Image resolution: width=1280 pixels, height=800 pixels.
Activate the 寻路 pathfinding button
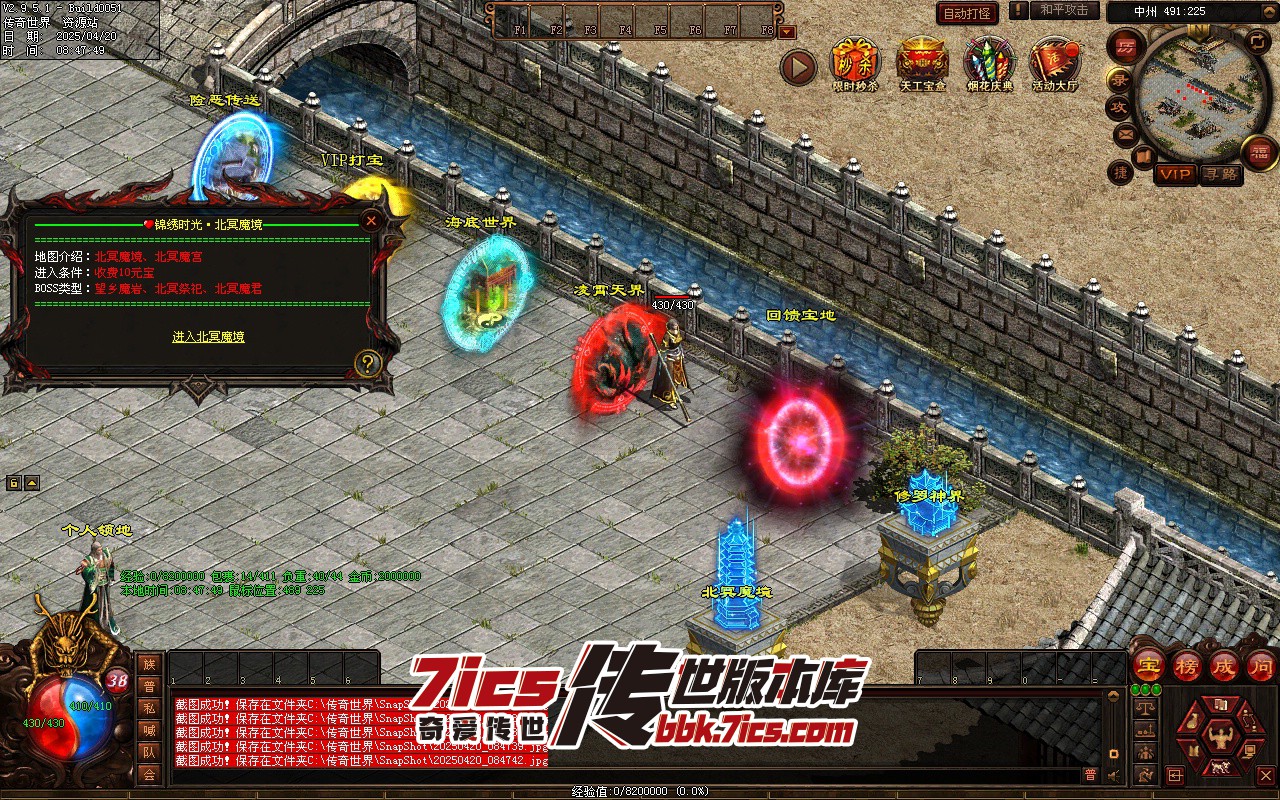pos(1220,175)
